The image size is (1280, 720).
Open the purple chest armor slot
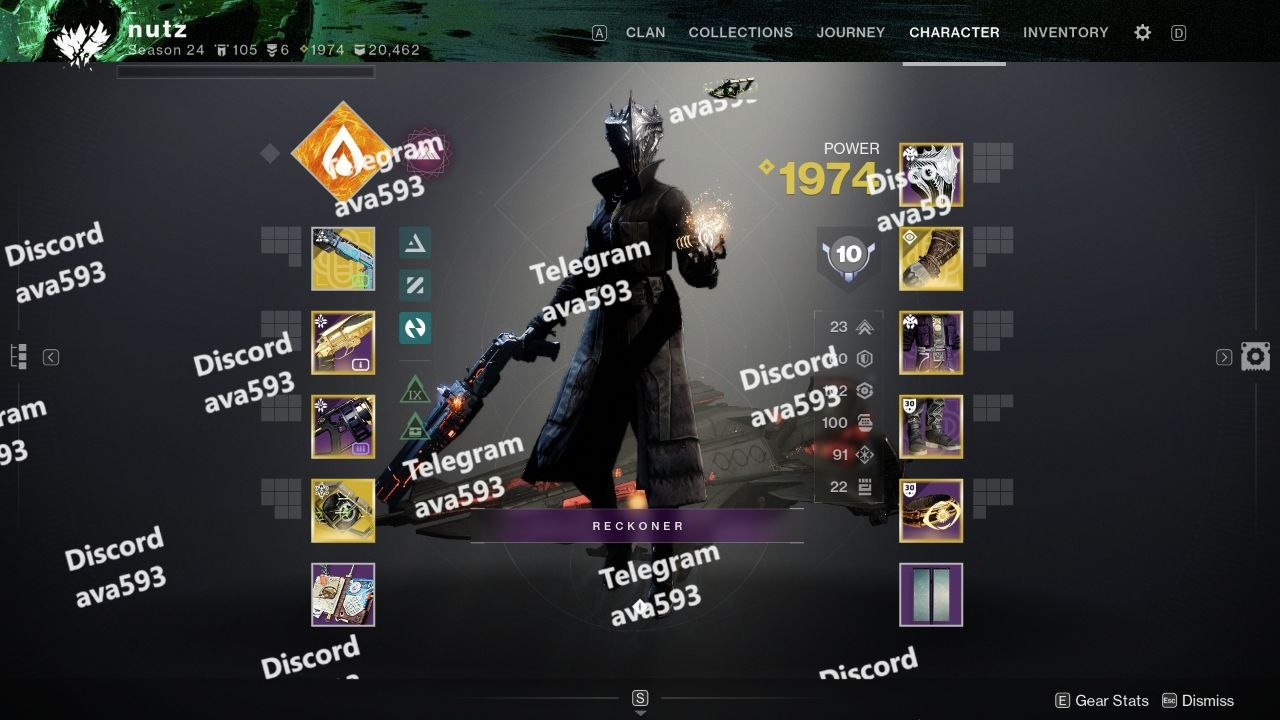click(x=931, y=343)
